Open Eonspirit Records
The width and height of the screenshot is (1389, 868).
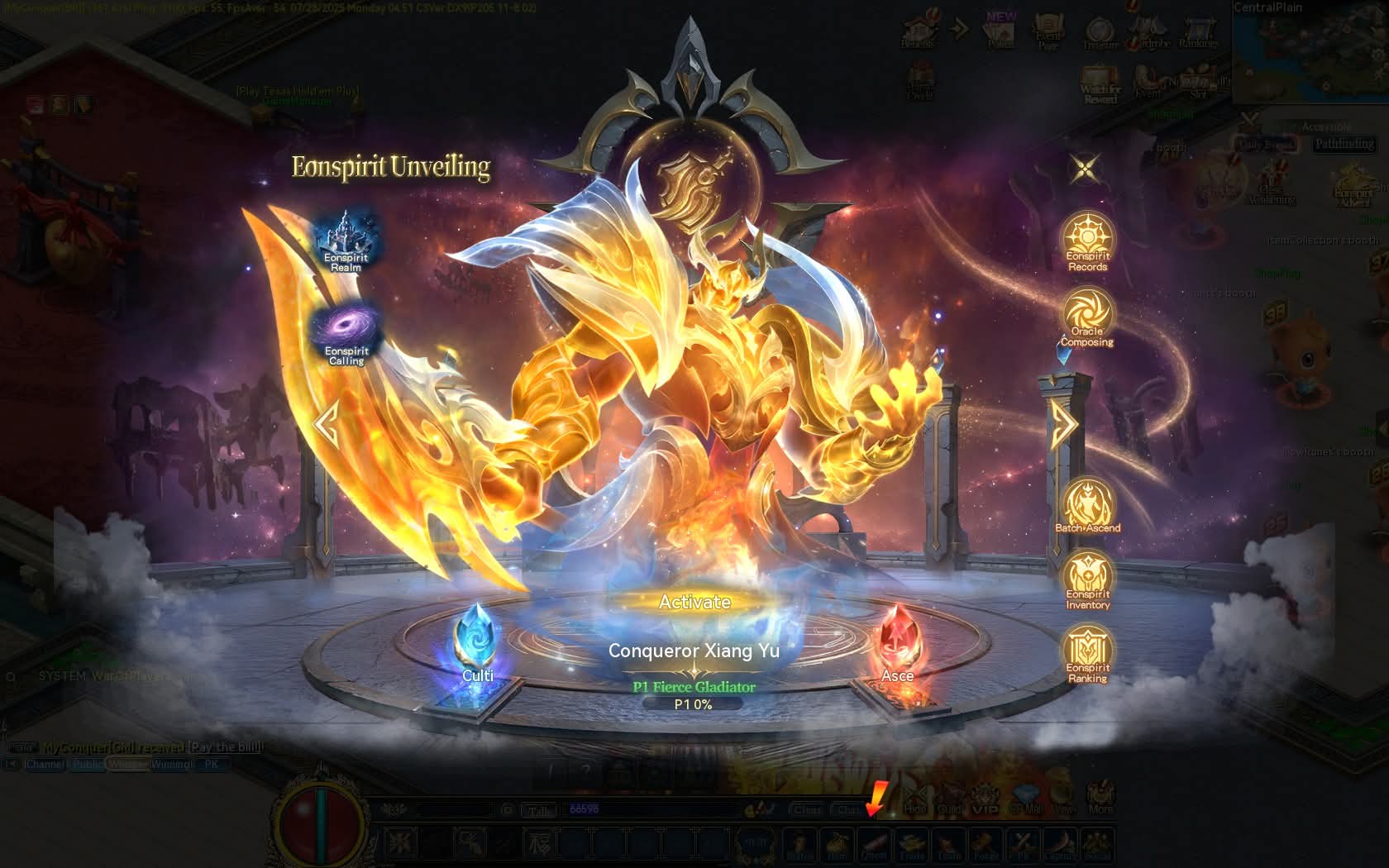(1087, 241)
